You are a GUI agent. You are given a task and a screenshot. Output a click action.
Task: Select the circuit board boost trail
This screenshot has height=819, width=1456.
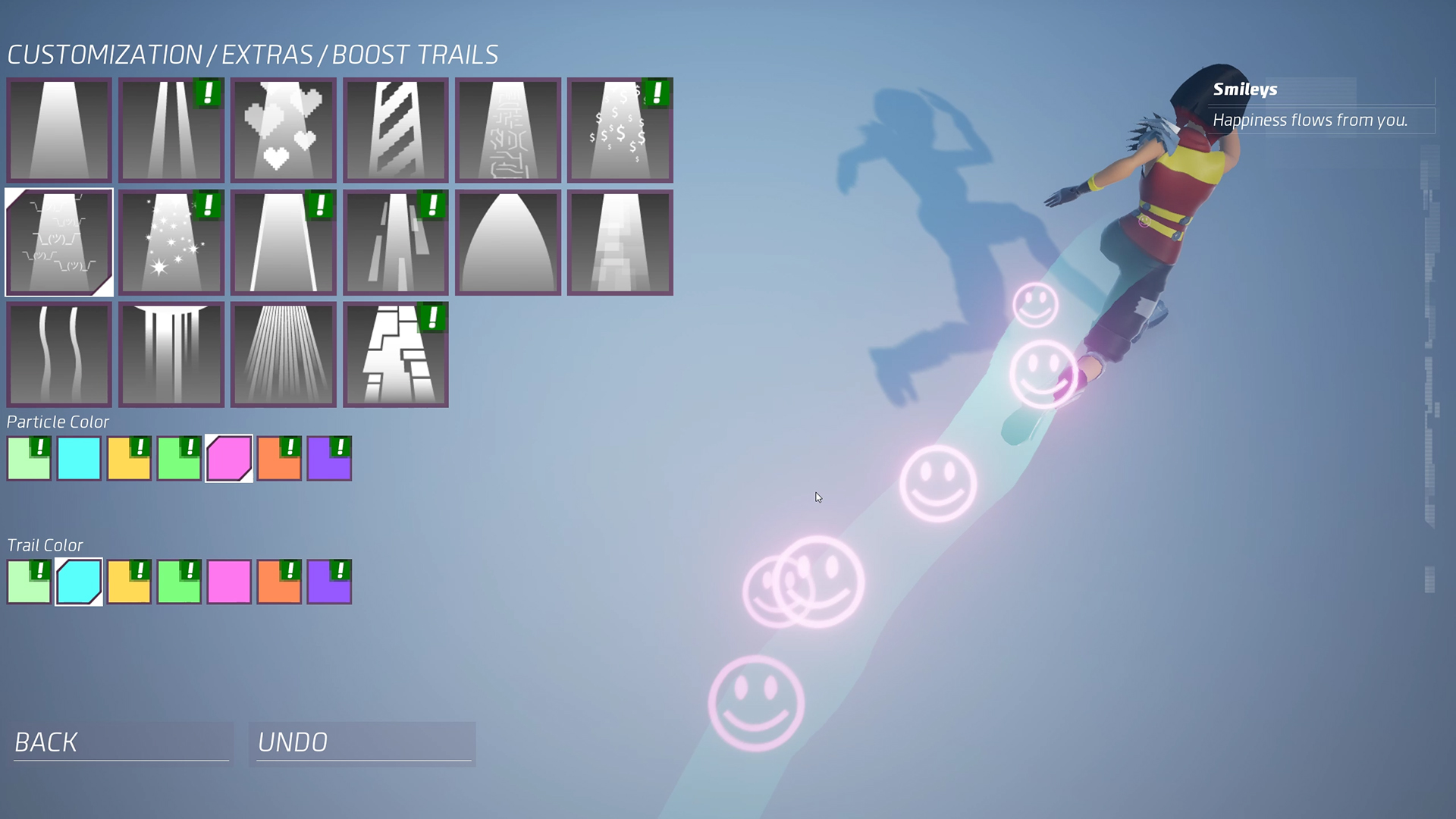point(507,130)
